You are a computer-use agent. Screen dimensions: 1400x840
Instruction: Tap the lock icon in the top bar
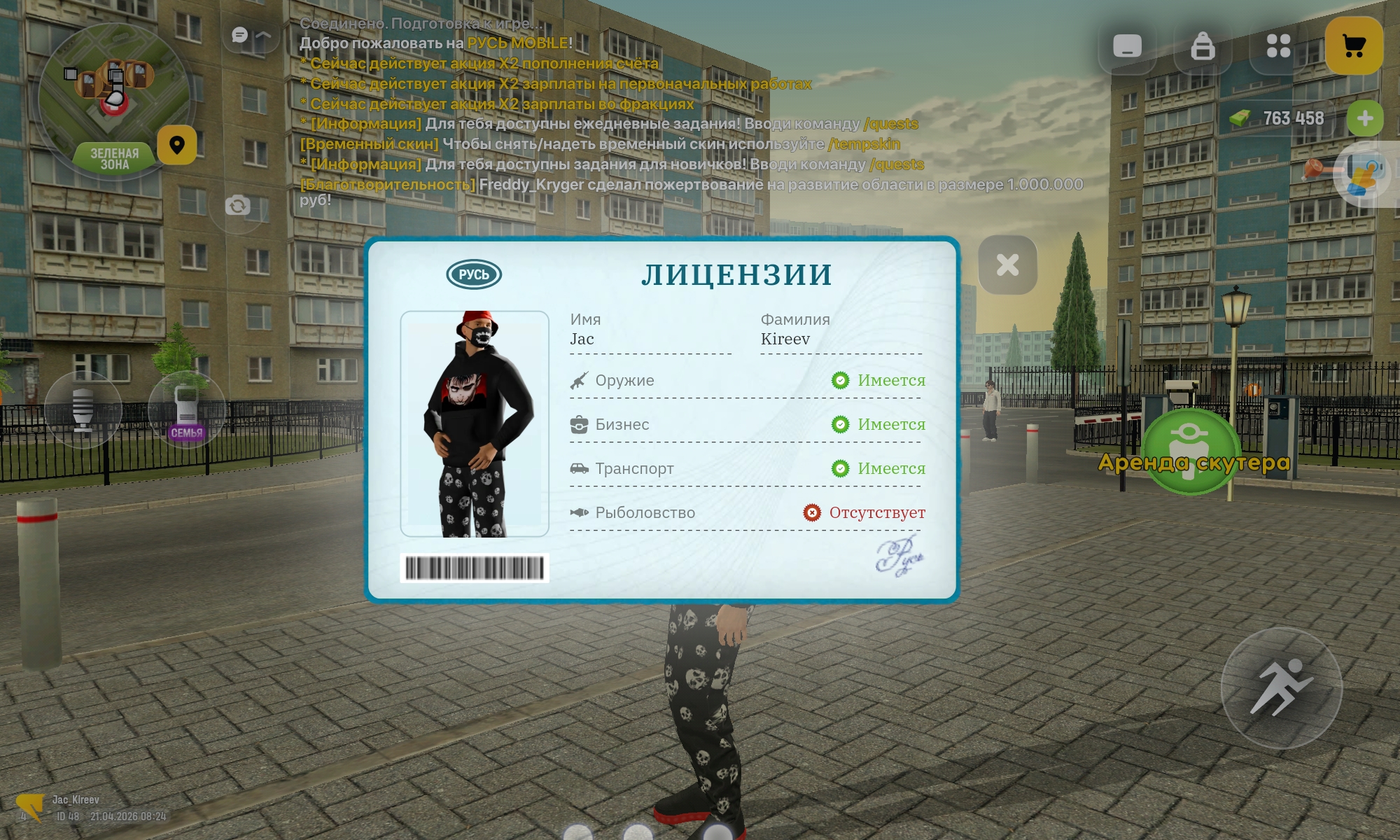tap(1204, 46)
